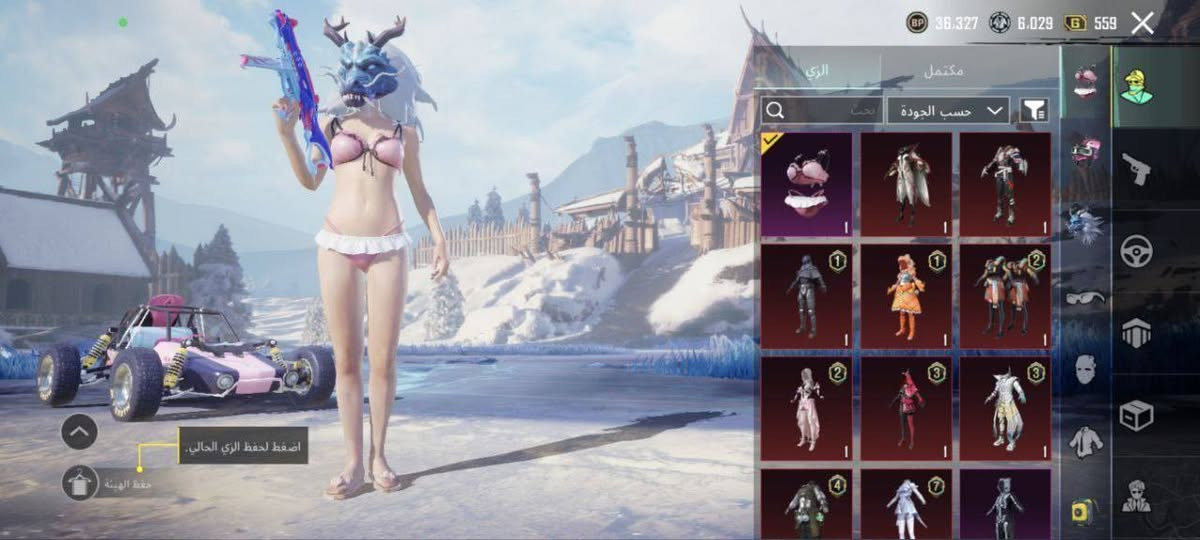Show the face mask subcategory
This screenshot has height=540, width=1200.
[1086, 370]
